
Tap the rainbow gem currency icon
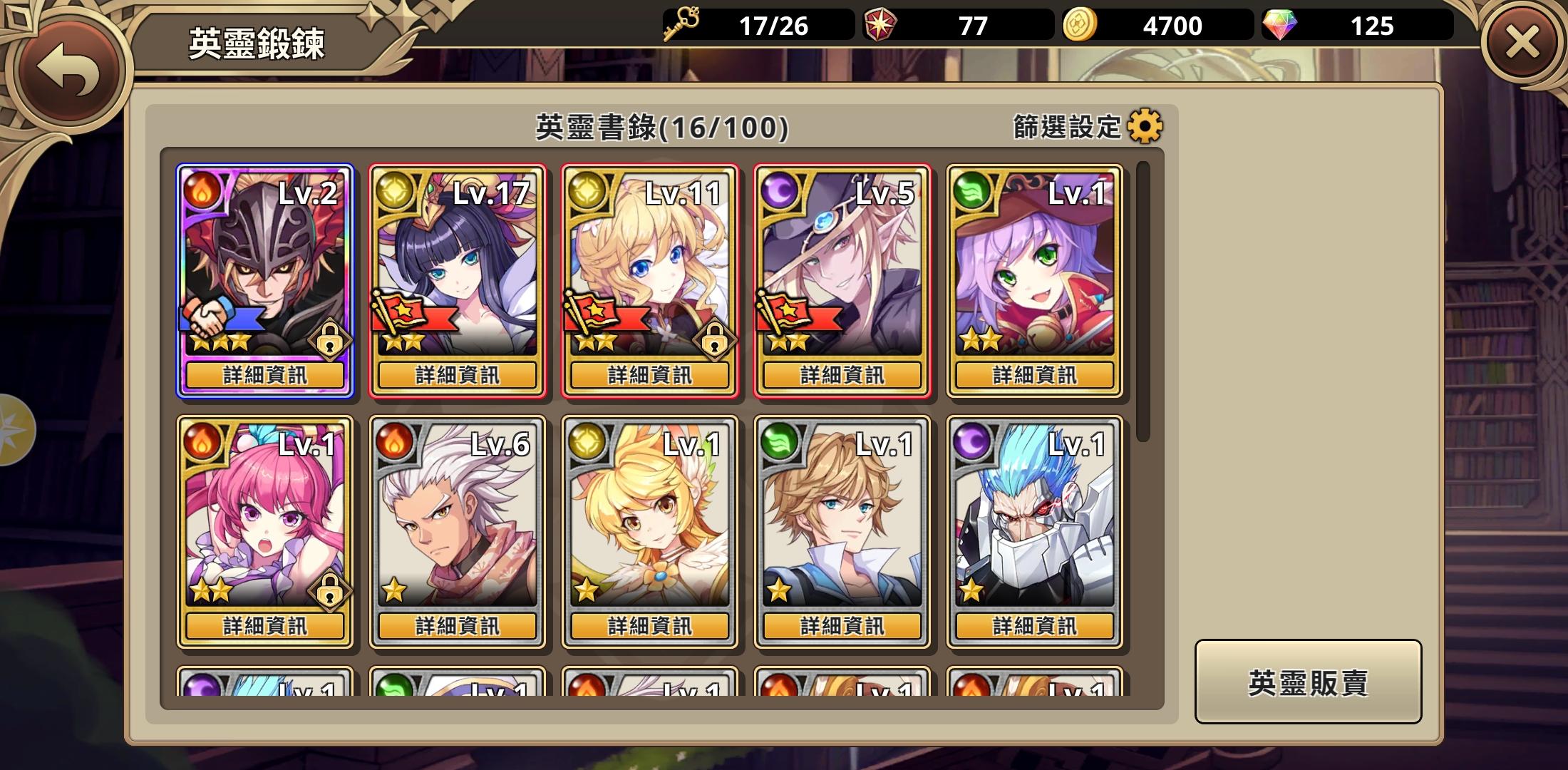[1280, 26]
